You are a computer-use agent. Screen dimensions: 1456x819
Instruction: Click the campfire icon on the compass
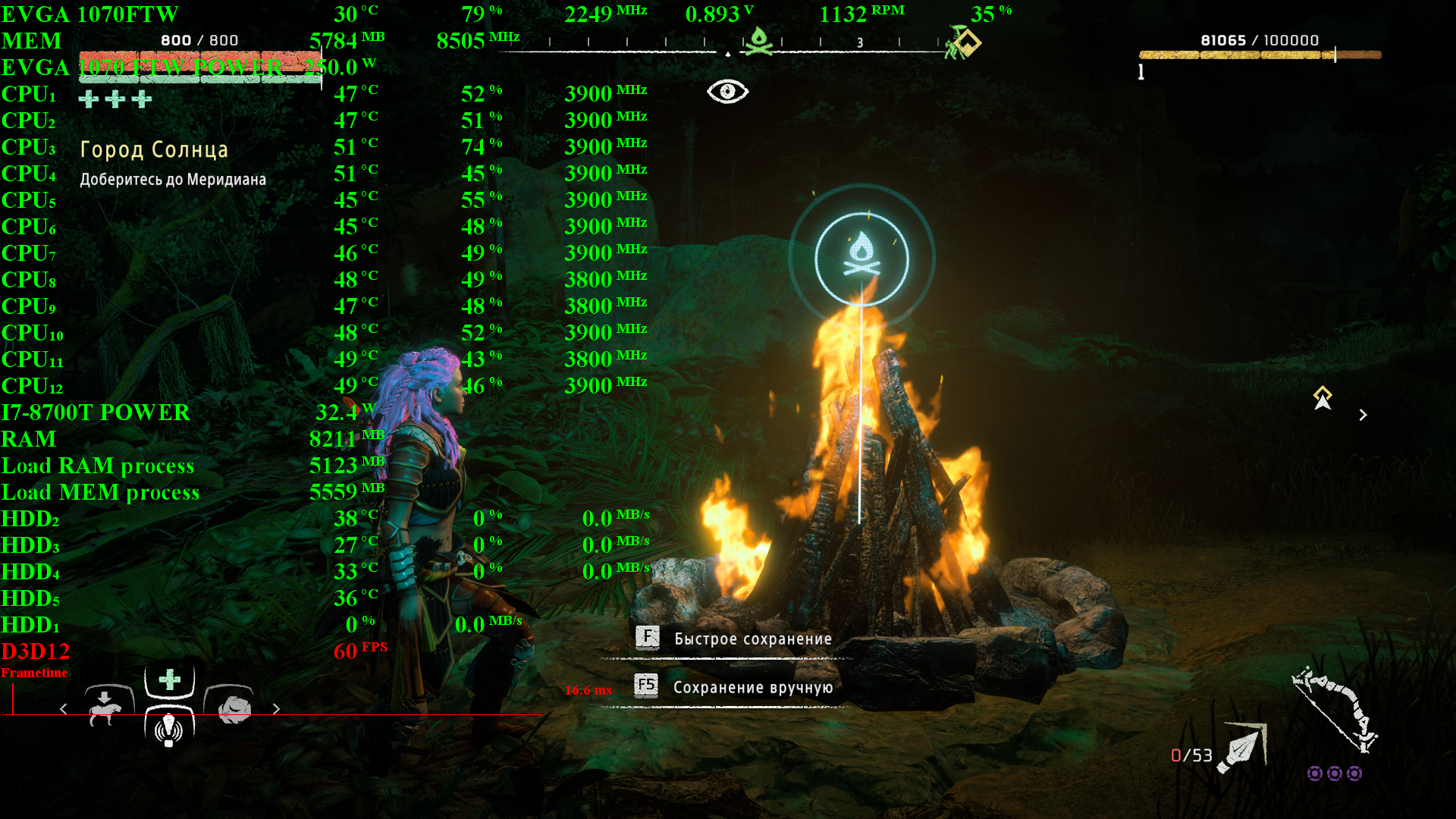point(758,42)
